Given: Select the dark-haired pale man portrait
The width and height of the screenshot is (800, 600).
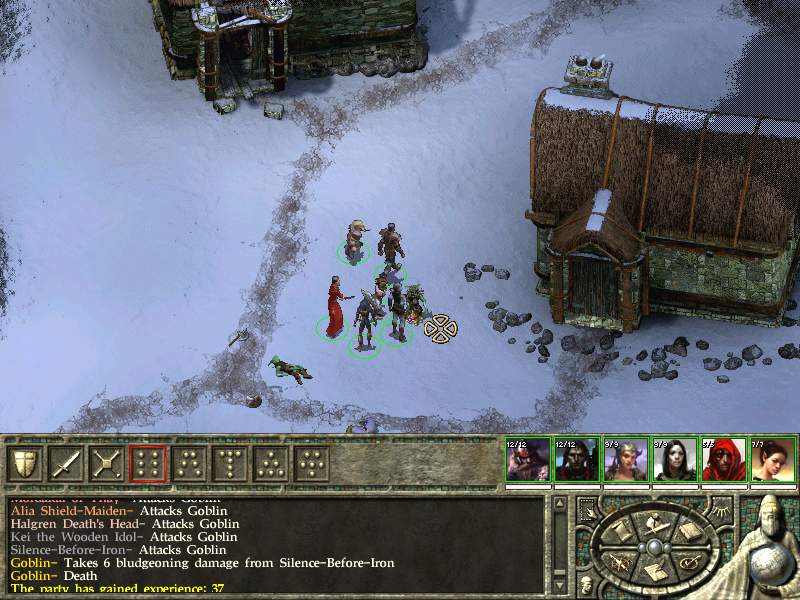Looking at the screenshot, I should pos(575,461).
